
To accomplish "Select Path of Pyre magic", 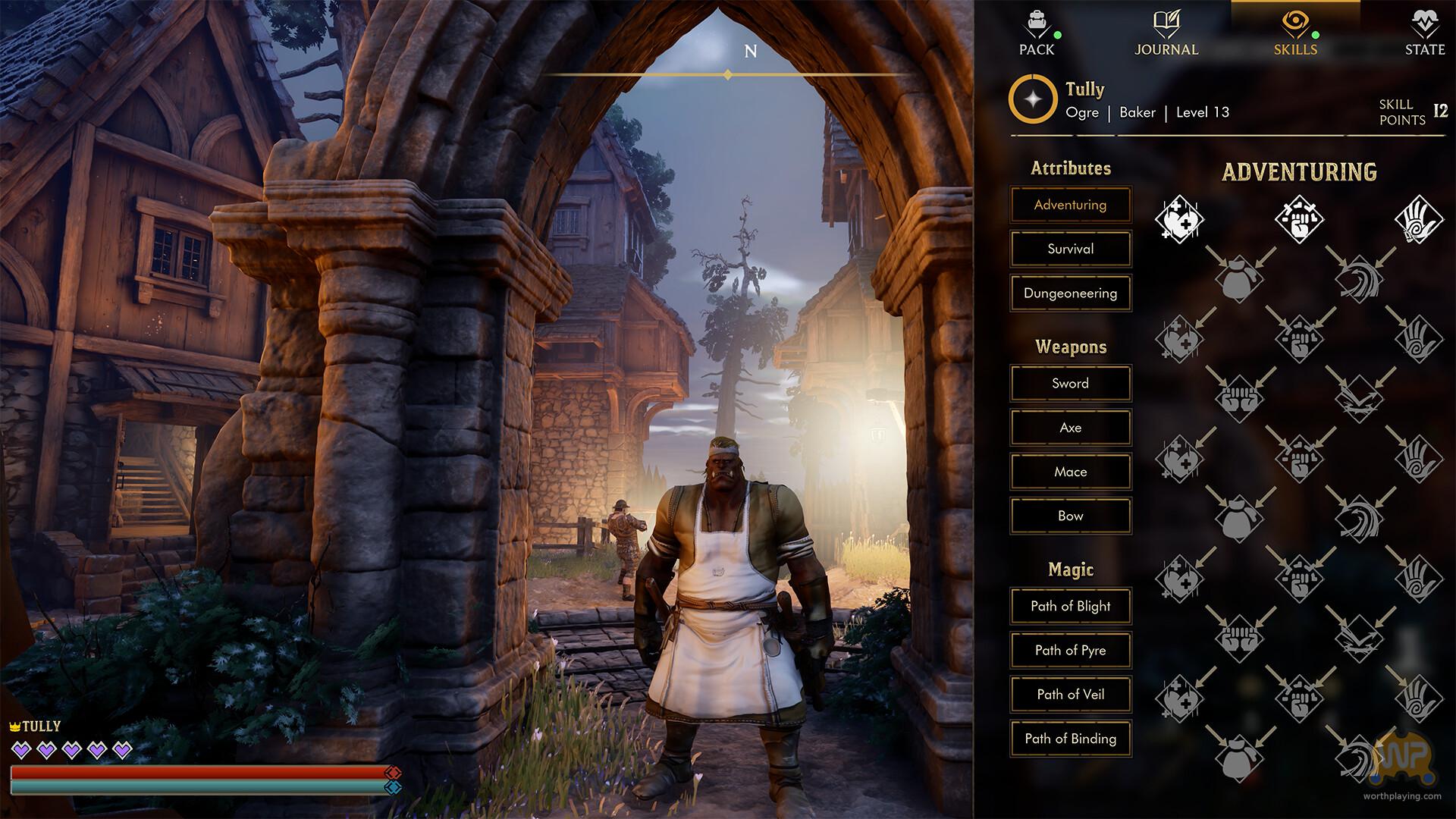I will pyautogui.click(x=1070, y=651).
